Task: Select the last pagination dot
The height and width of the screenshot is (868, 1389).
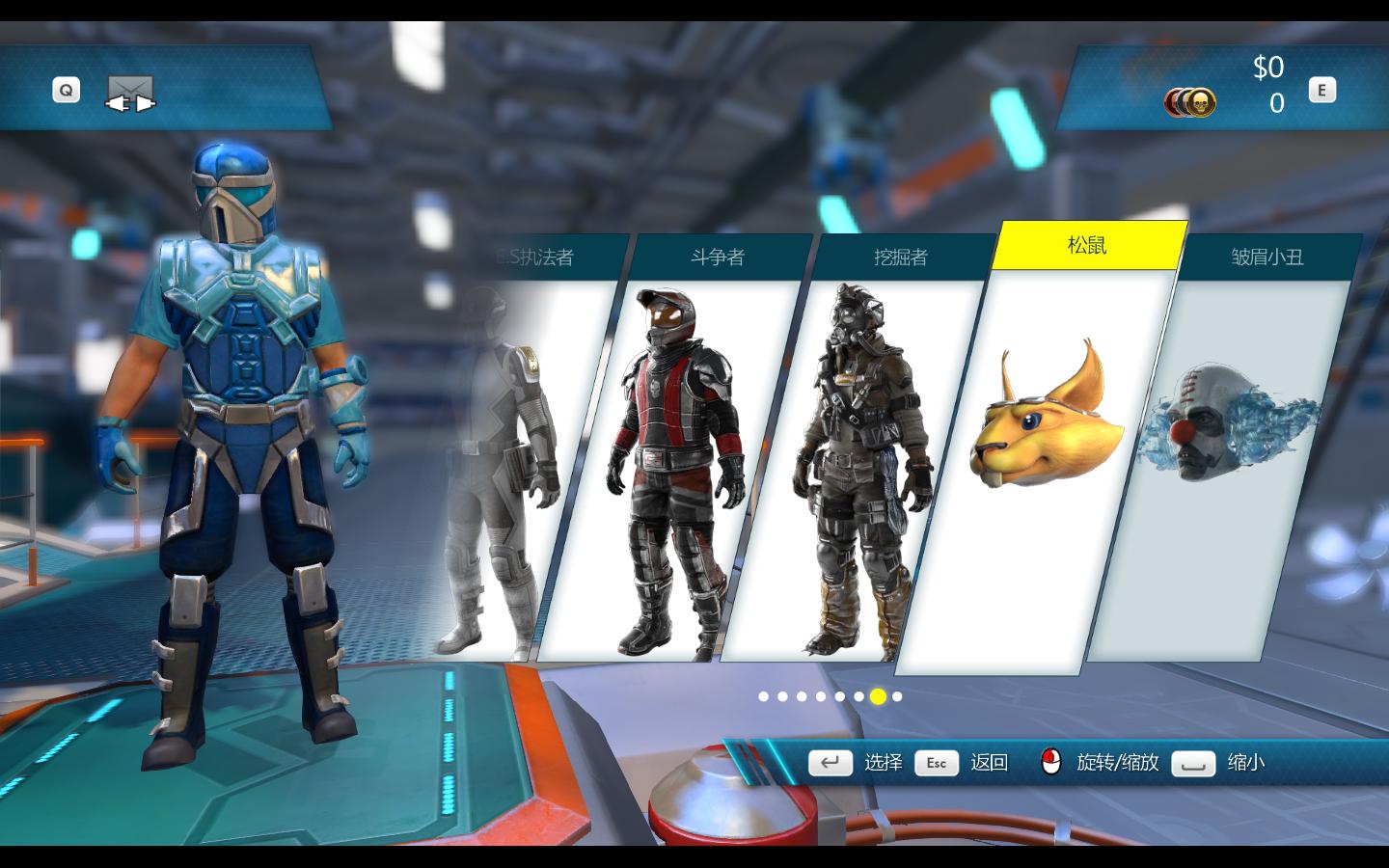Action: [897, 695]
